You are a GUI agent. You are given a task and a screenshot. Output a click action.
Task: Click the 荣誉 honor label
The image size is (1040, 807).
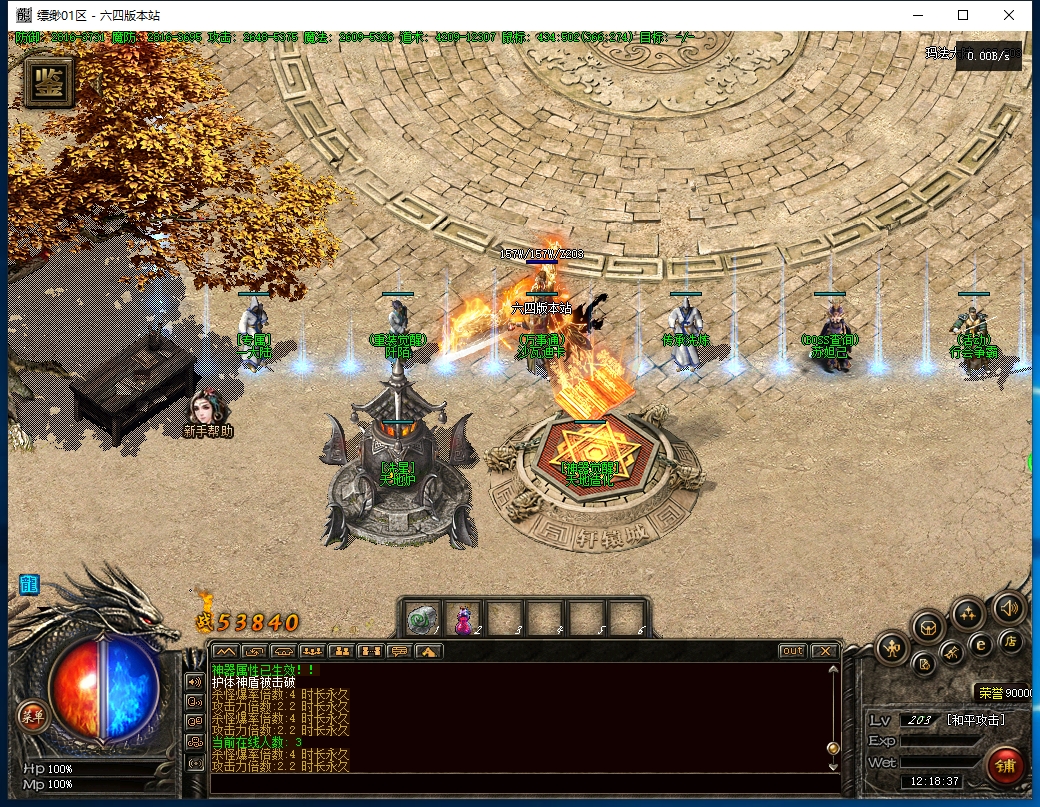990,693
